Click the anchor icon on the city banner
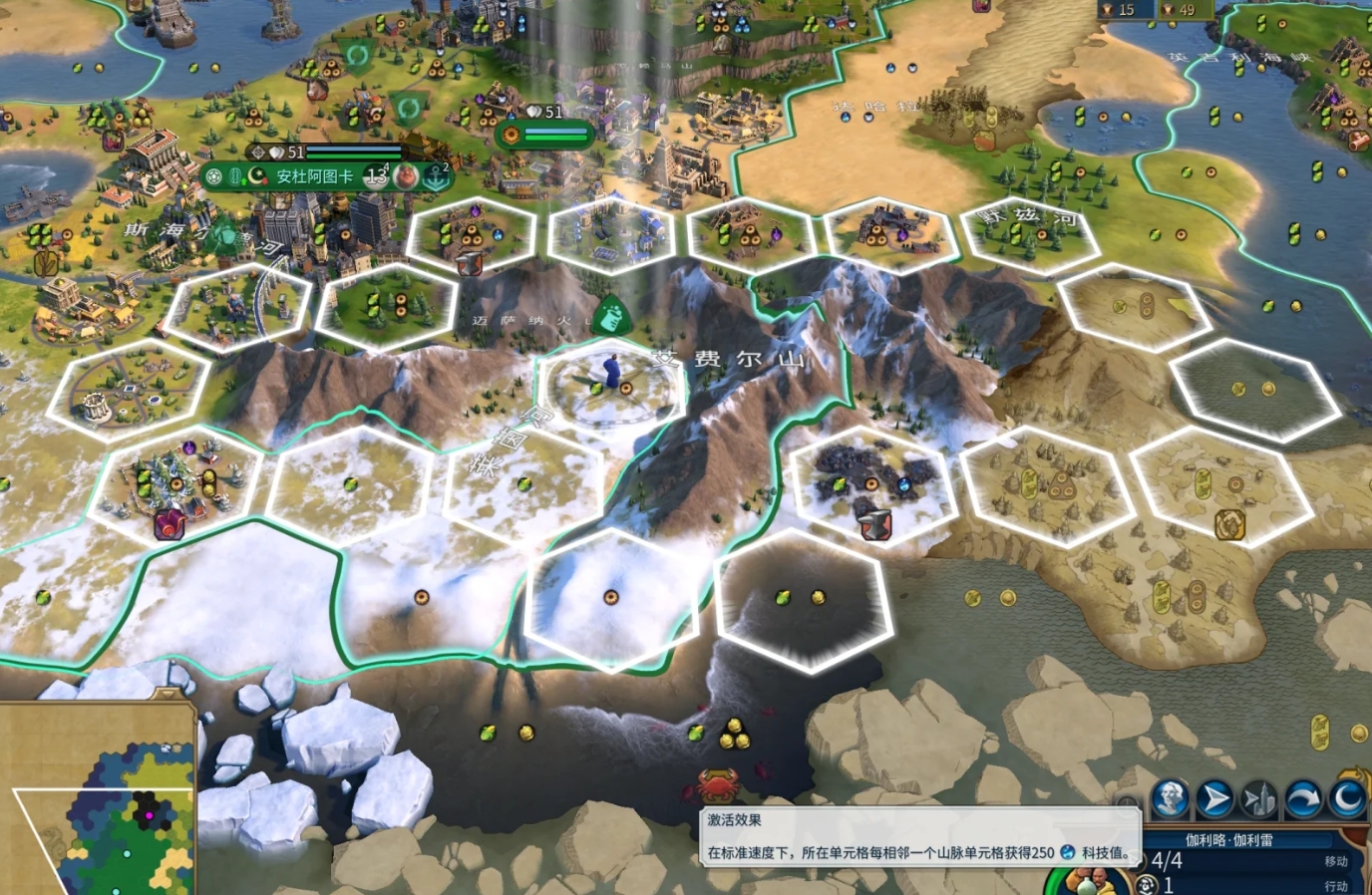The width and height of the screenshot is (1372, 895). coord(437,176)
